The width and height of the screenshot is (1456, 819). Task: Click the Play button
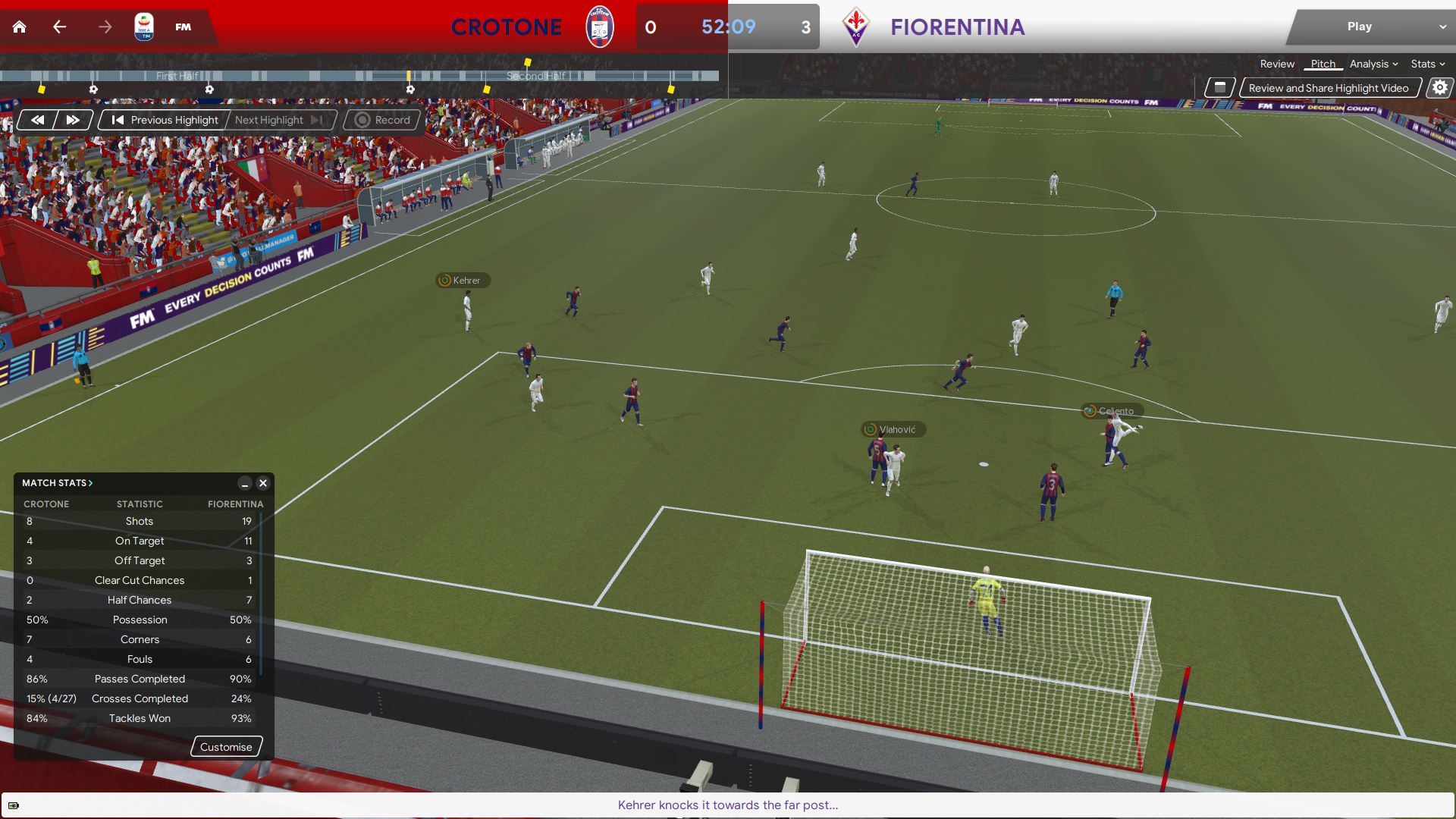coord(1359,27)
